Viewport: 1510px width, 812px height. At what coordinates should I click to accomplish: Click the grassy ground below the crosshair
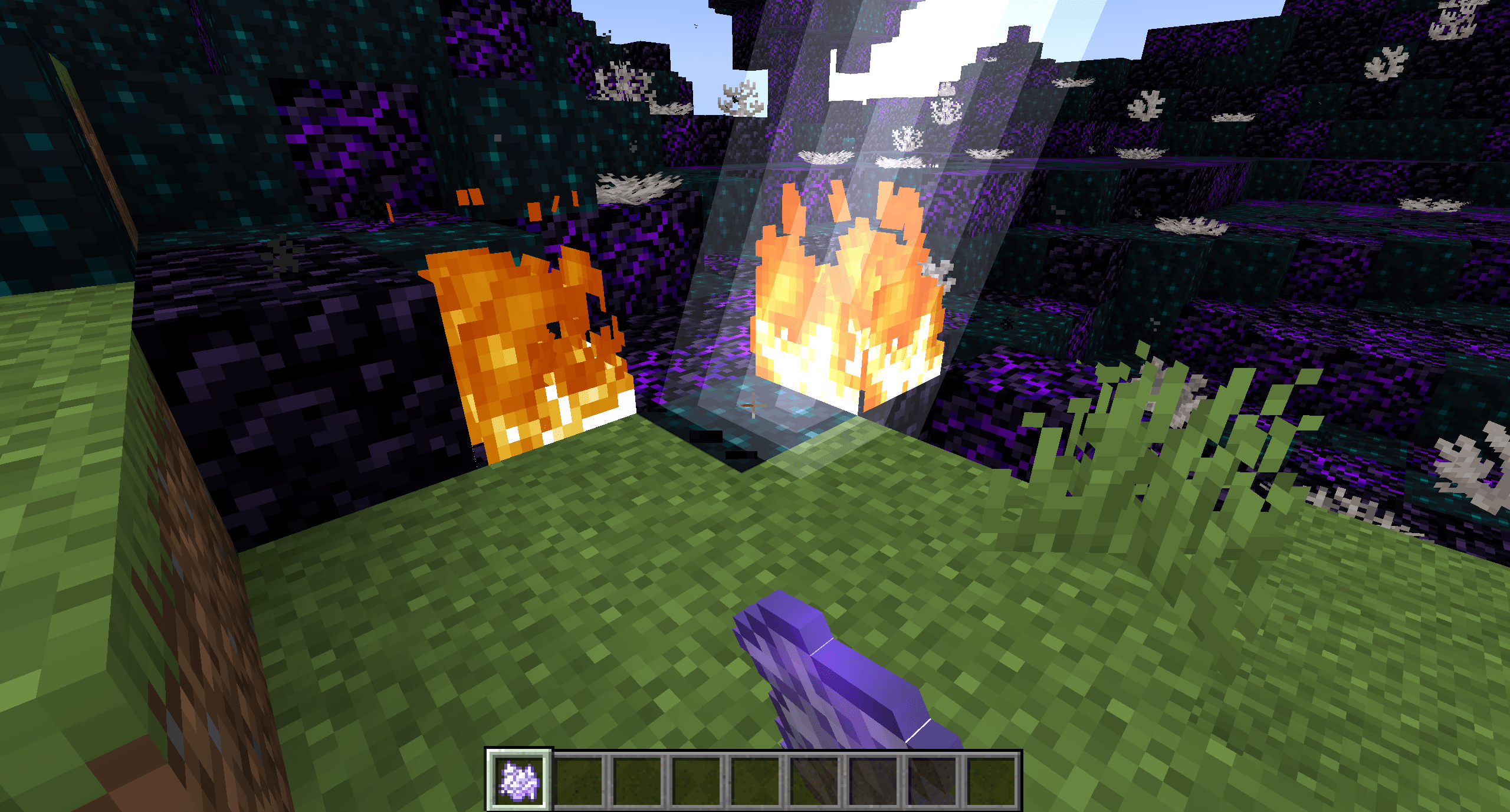click(649, 560)
